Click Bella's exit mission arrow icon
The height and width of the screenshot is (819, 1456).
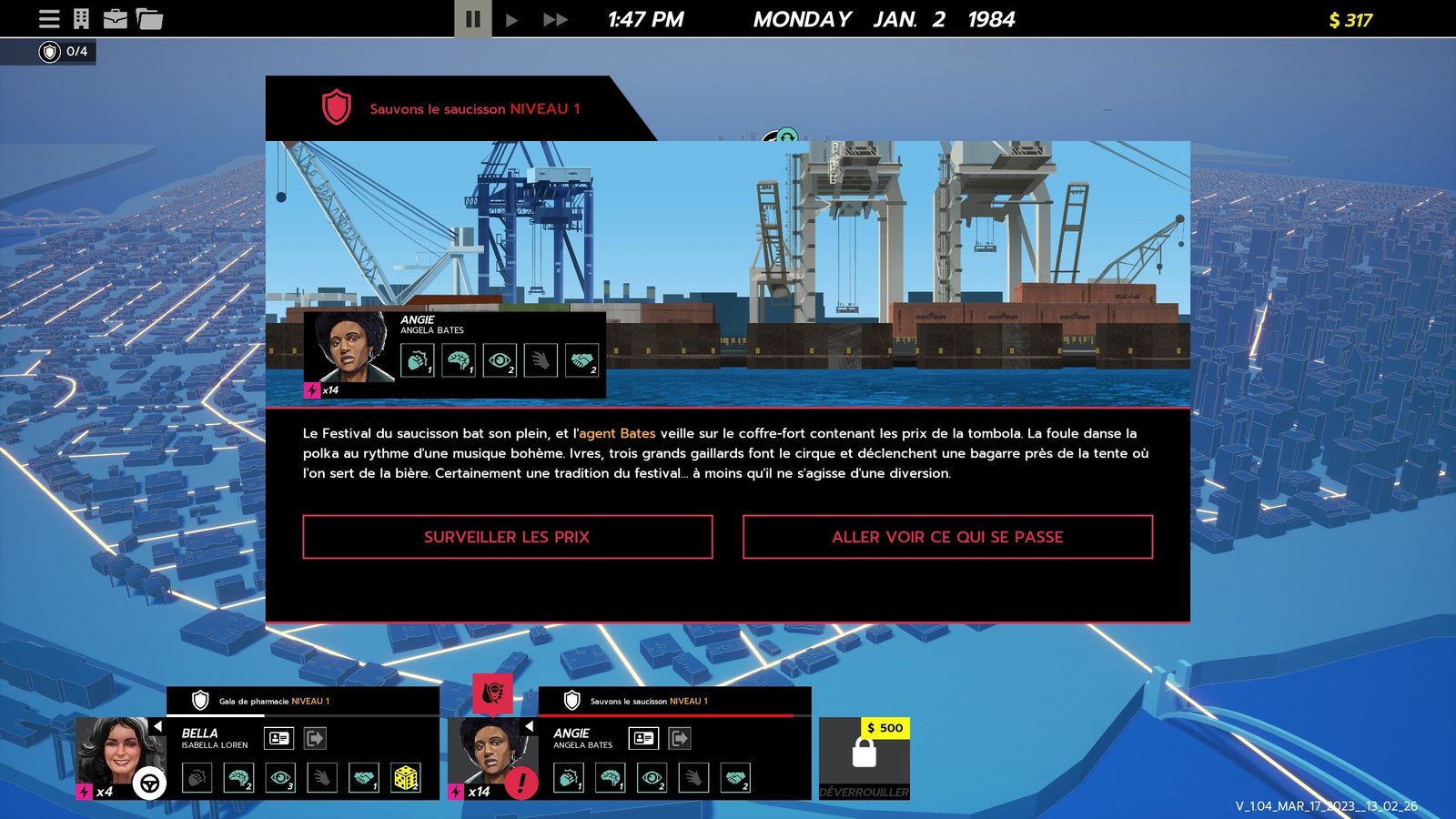click(315, 738)
